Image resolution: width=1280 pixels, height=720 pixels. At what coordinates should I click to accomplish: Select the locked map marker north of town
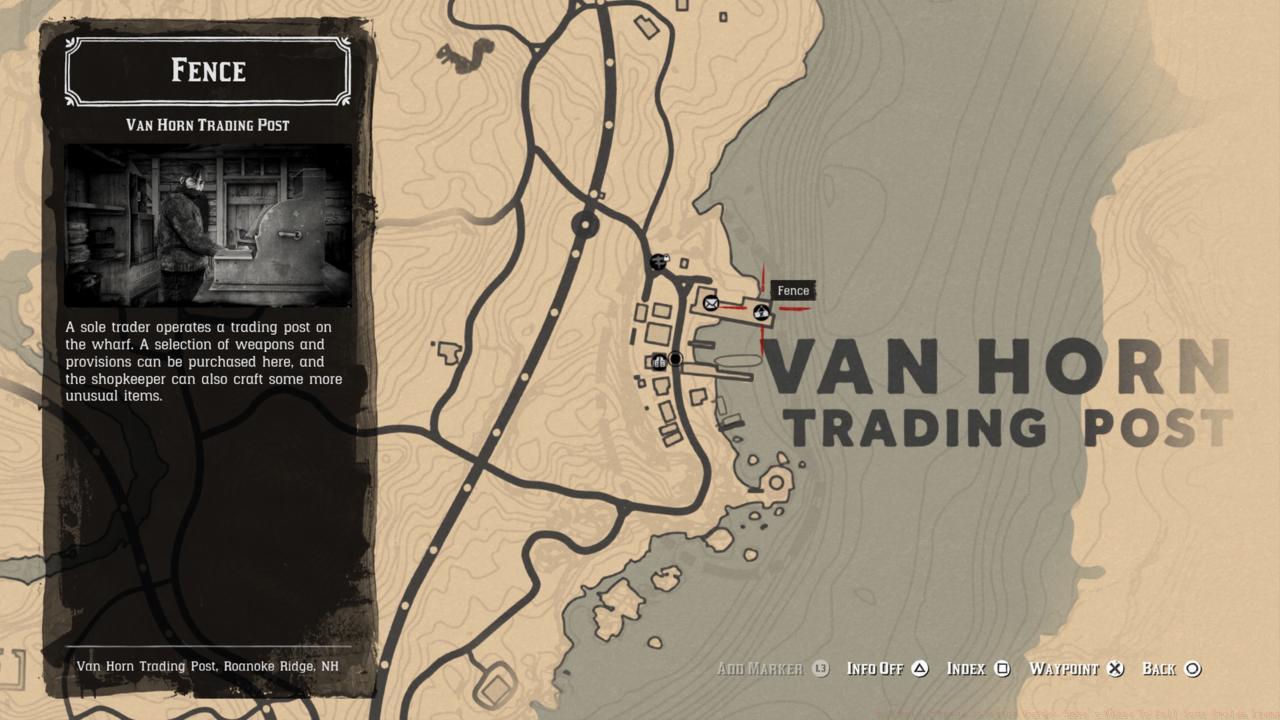pyautogui.click(x=658, y=262)
